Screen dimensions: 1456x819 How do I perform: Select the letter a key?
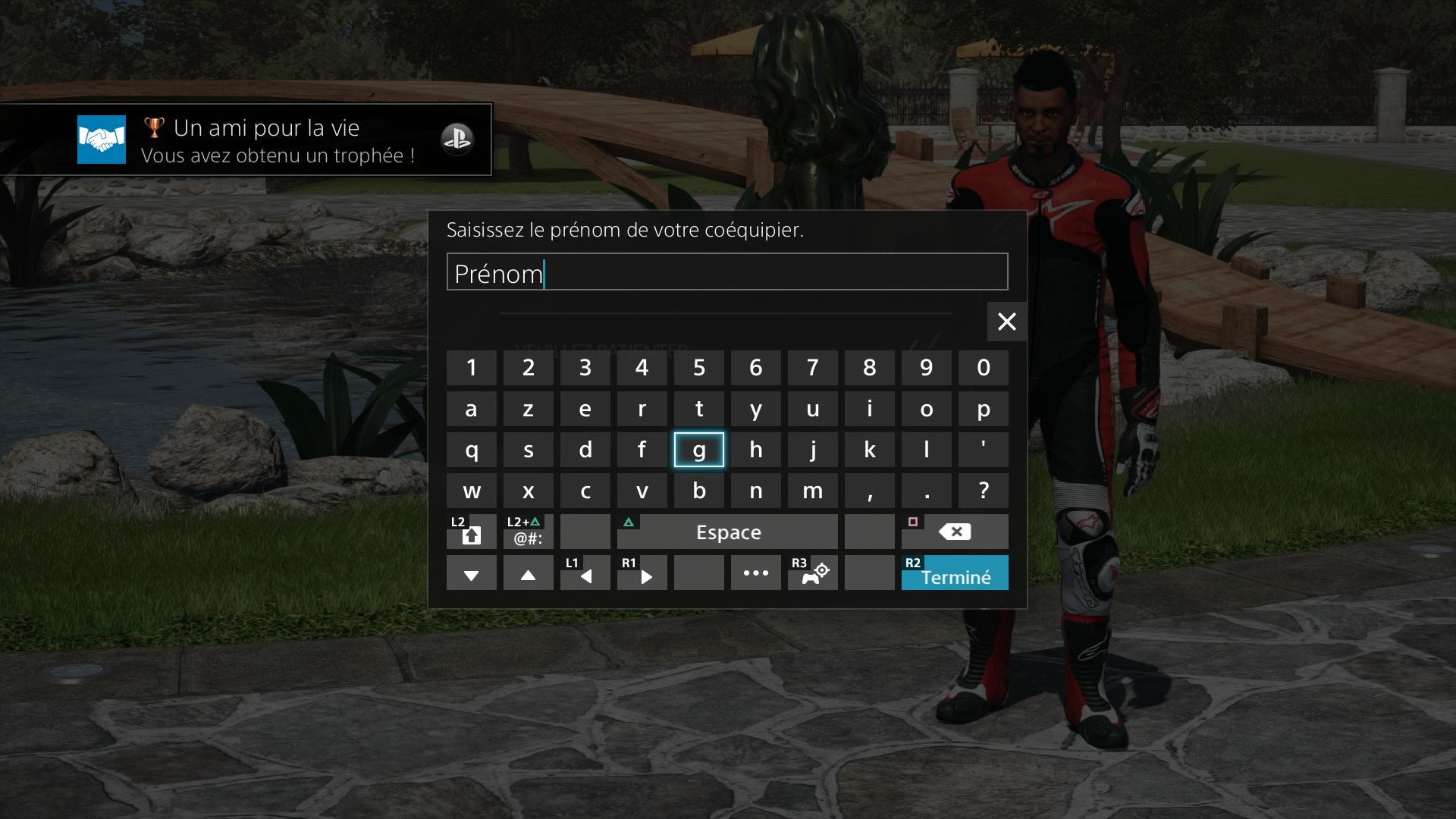point(471,409)
